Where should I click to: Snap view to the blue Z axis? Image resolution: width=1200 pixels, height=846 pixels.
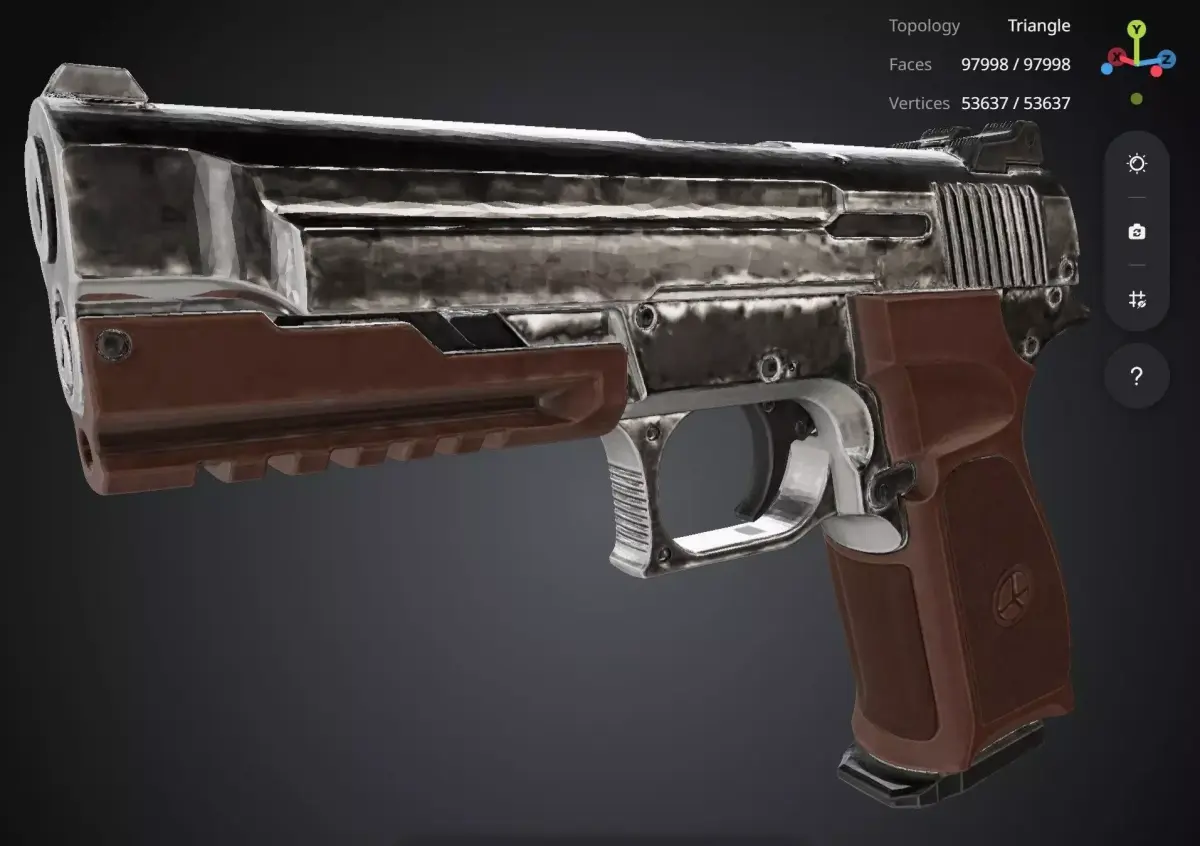click(x=1166, y=57)
